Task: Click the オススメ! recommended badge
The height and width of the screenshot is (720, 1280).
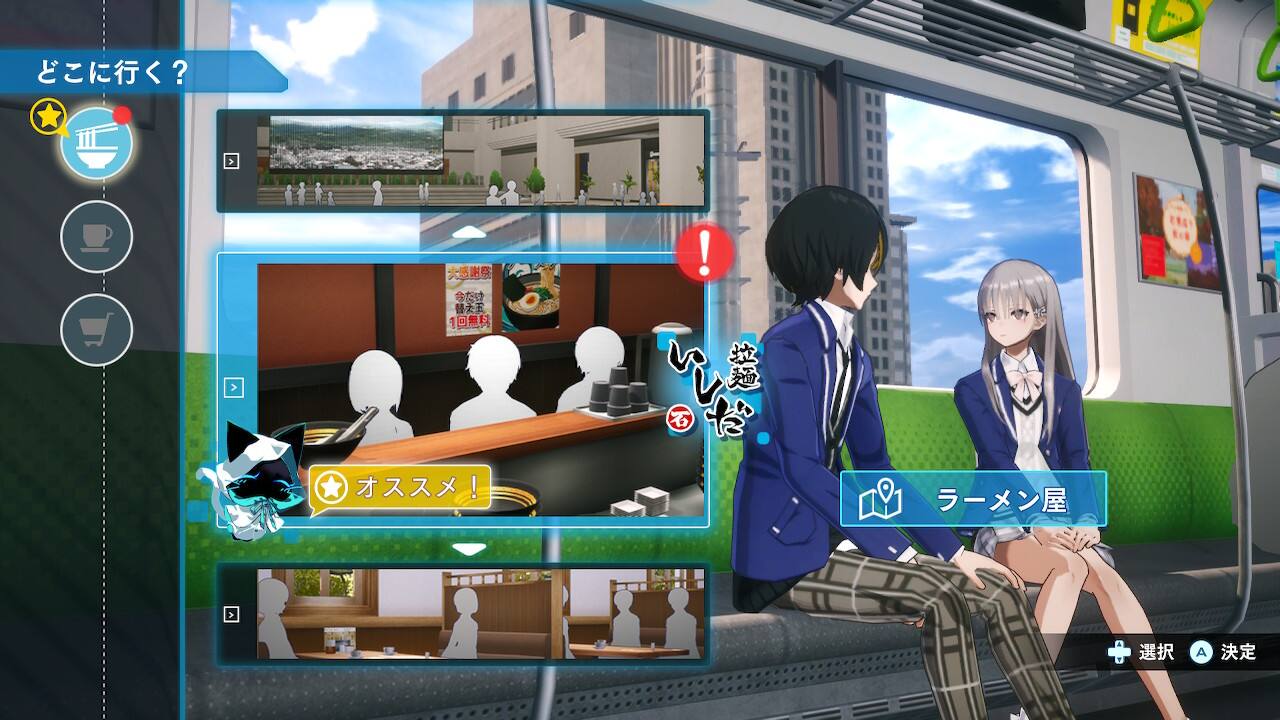Action: pyautogui.click(x=401, y=488)
